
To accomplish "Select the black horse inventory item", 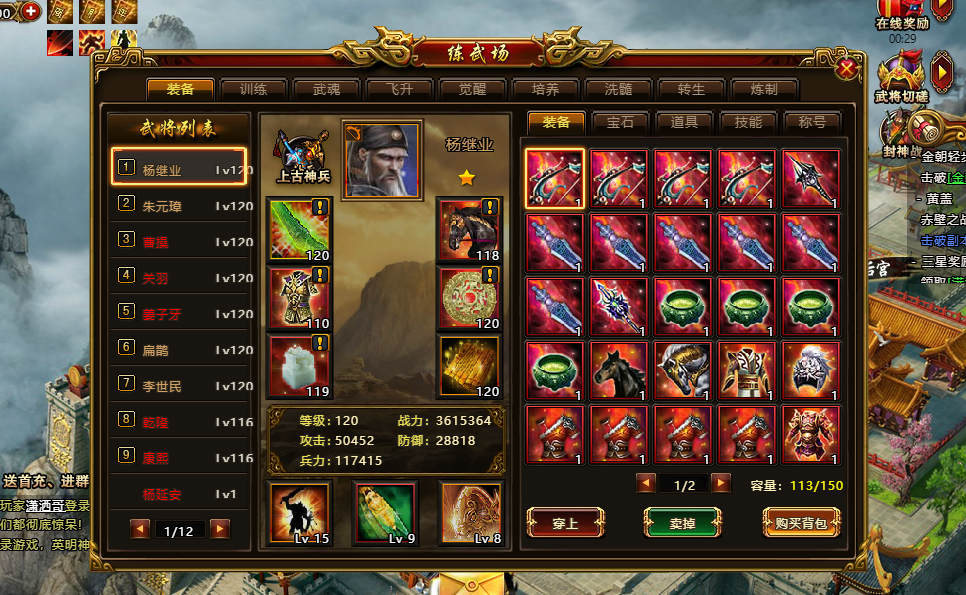I will coord(619,371).
